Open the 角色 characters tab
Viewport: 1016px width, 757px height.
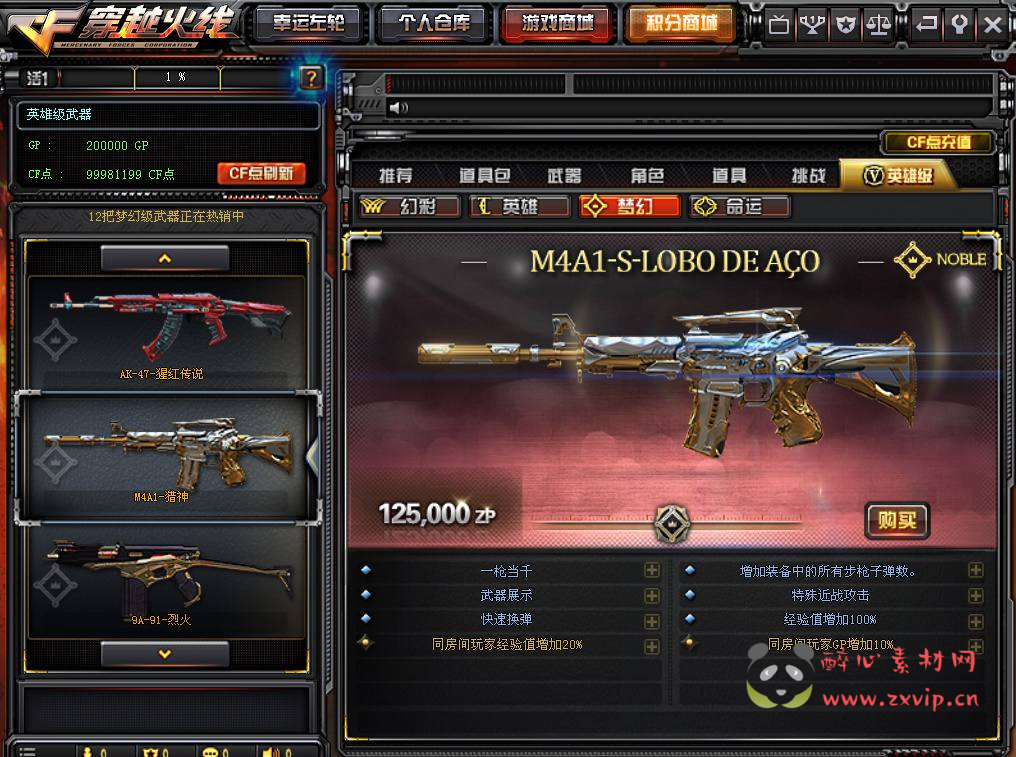click(647, 176)
